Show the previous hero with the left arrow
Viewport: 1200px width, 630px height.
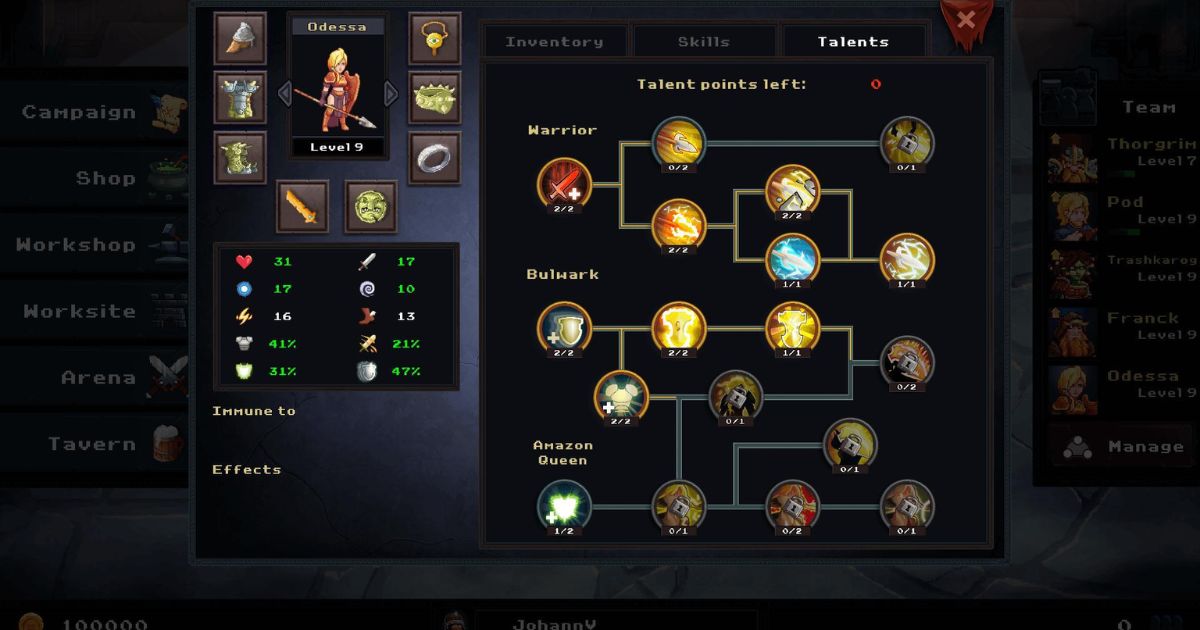point(284,94)
